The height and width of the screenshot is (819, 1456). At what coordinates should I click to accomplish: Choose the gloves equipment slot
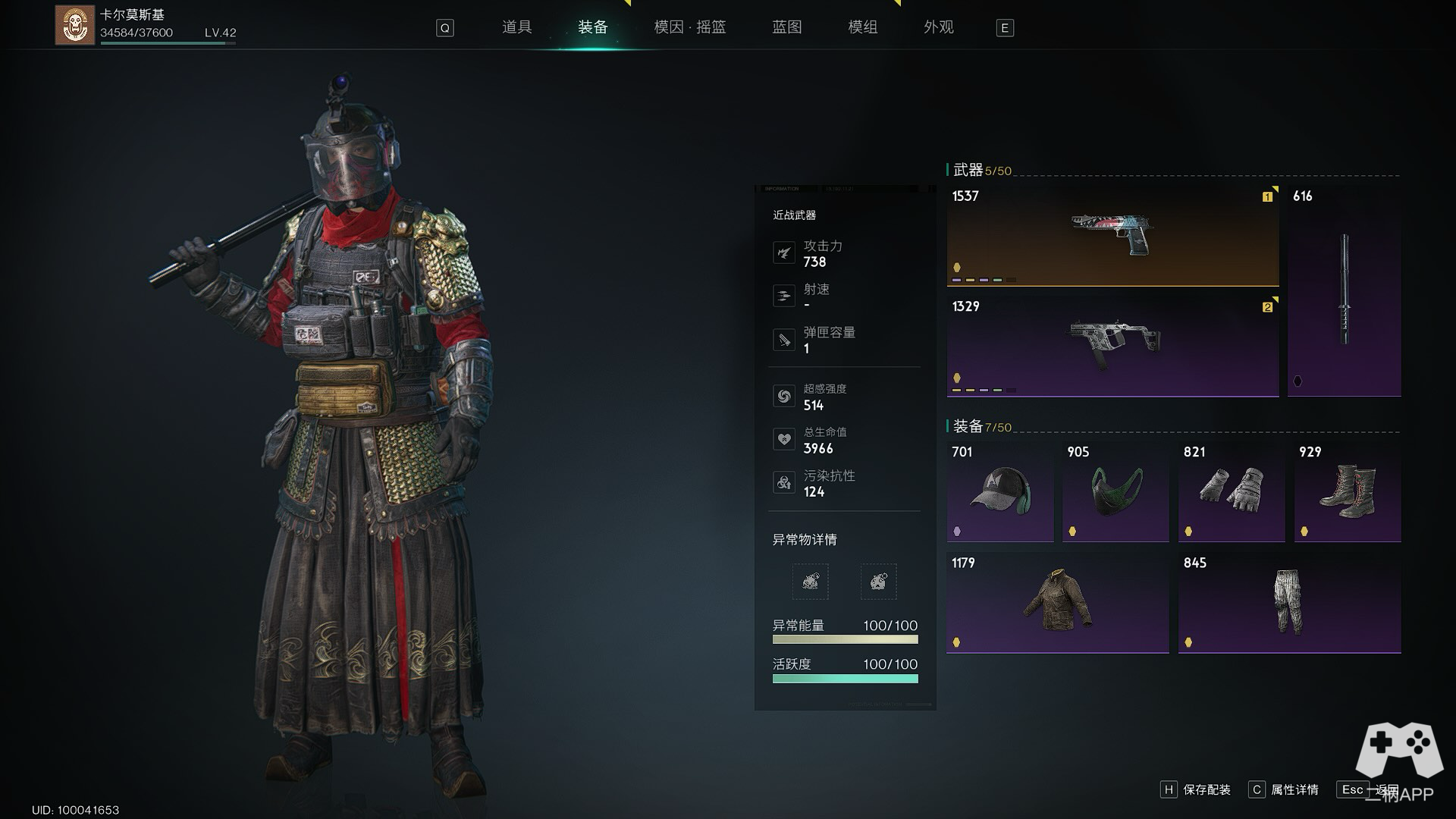pyautogui.click(x=1232, y=491)
